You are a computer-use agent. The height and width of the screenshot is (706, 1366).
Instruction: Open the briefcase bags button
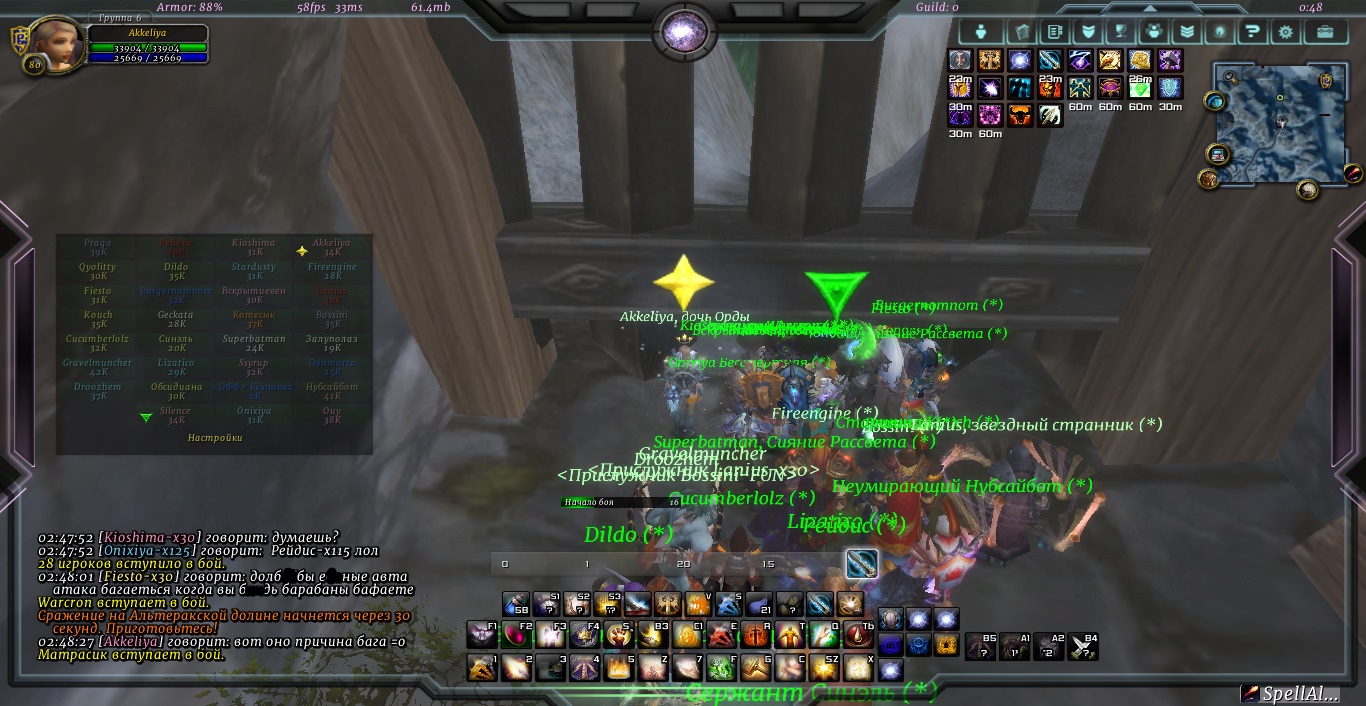1325,31
